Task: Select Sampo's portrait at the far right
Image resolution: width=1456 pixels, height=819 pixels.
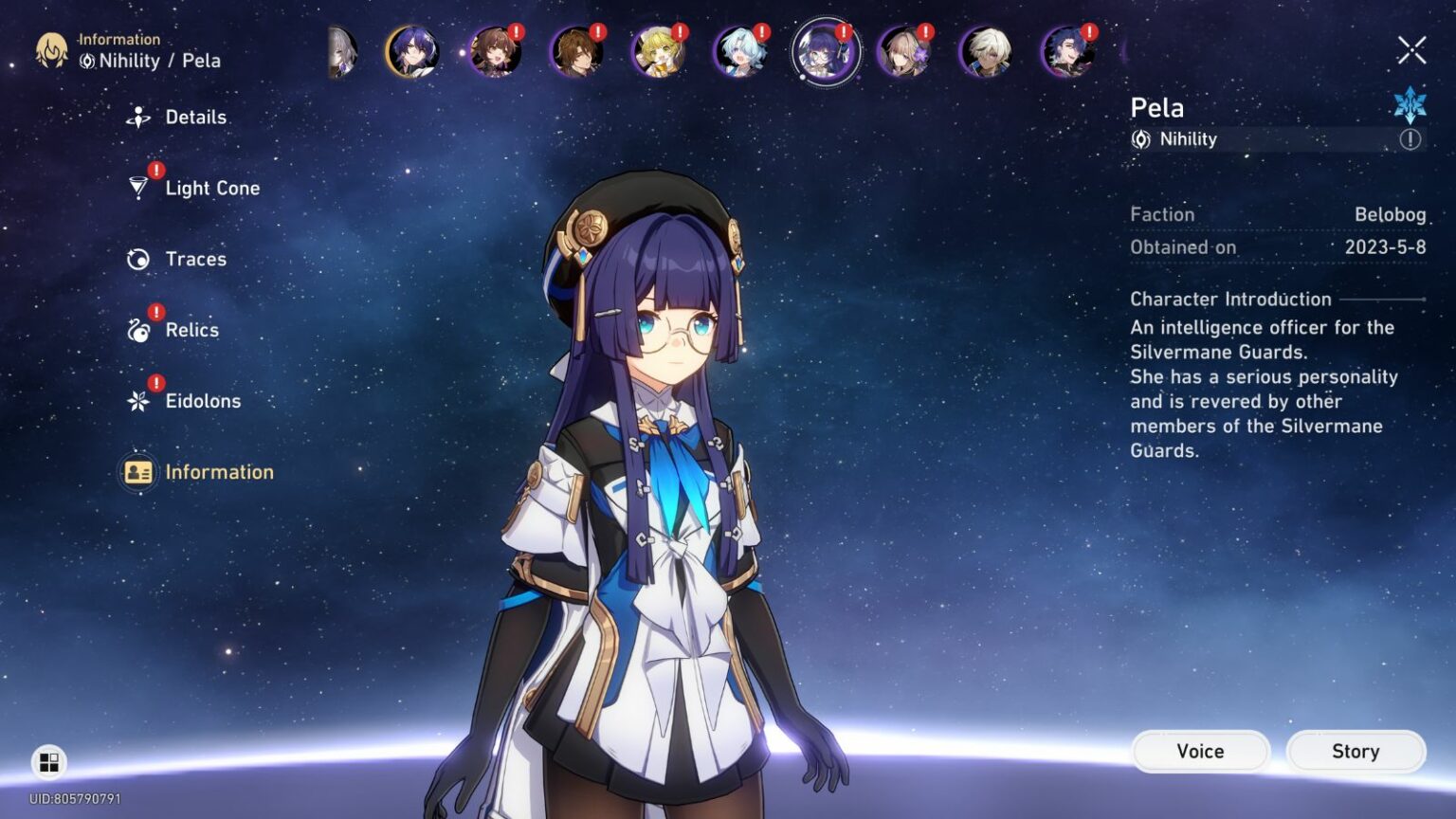Action: pyautogui.click(x=1067, y=52)
